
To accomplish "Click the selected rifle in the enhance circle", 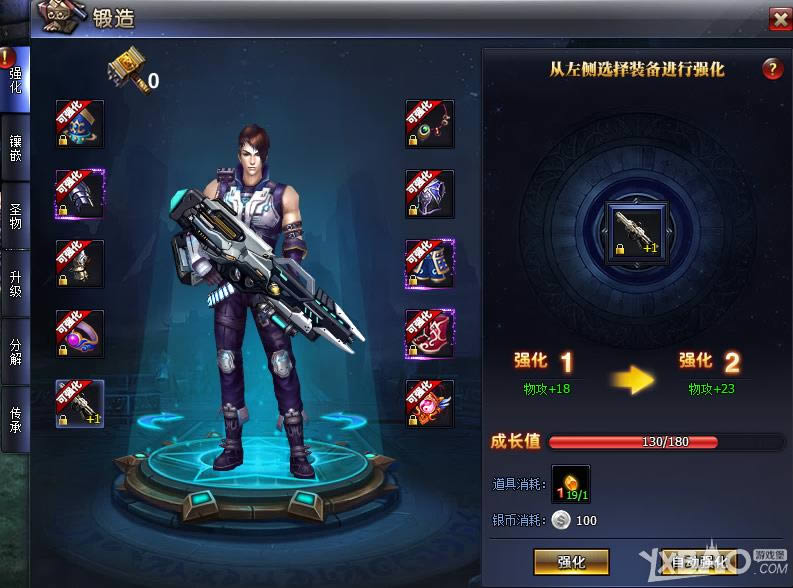I will (635, 227).
